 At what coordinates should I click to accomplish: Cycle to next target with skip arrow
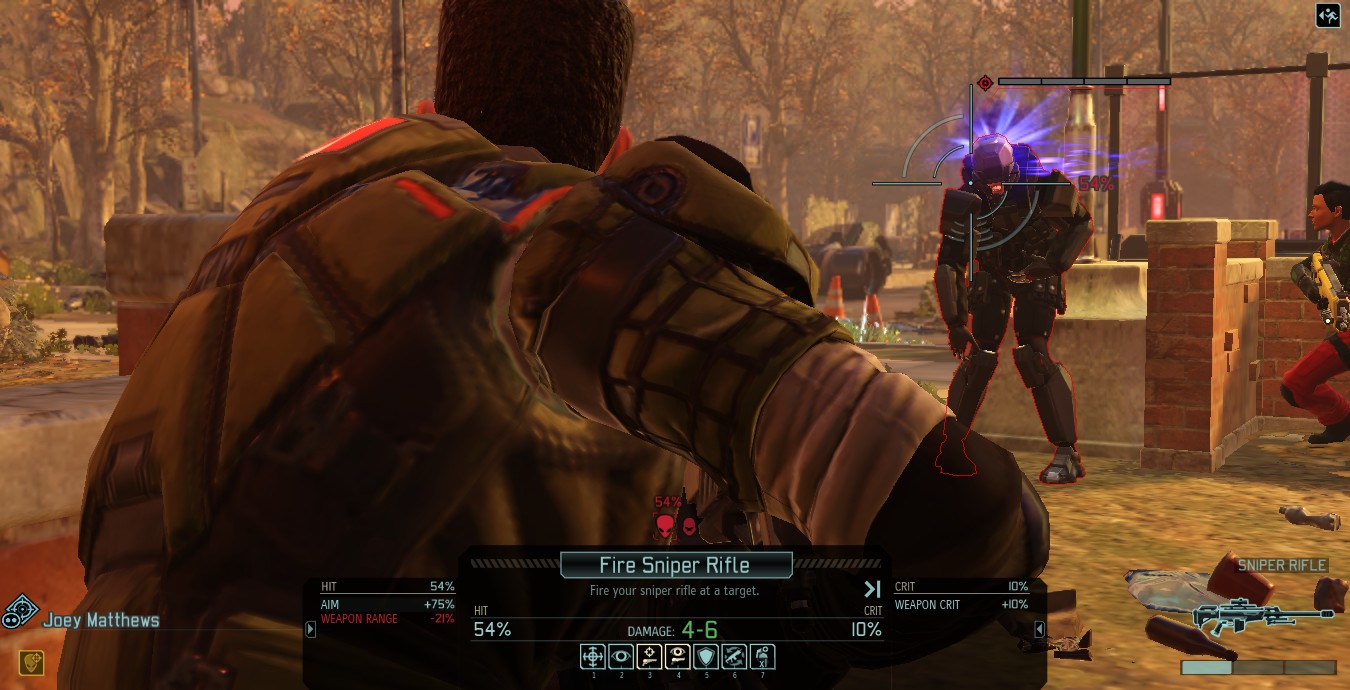[872, 590]
